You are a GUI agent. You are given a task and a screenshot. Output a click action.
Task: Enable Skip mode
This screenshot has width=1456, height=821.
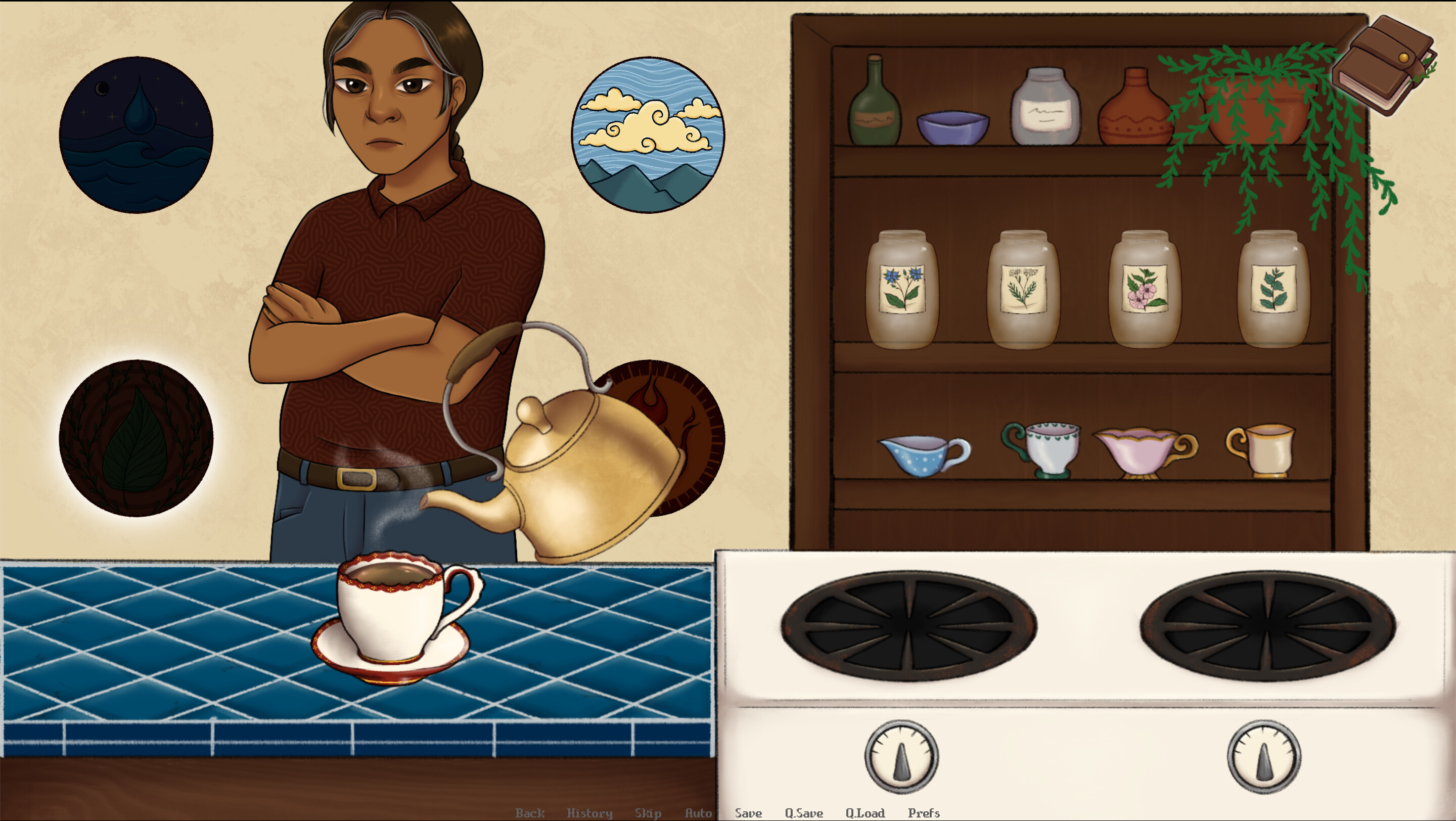click(648, 813)
